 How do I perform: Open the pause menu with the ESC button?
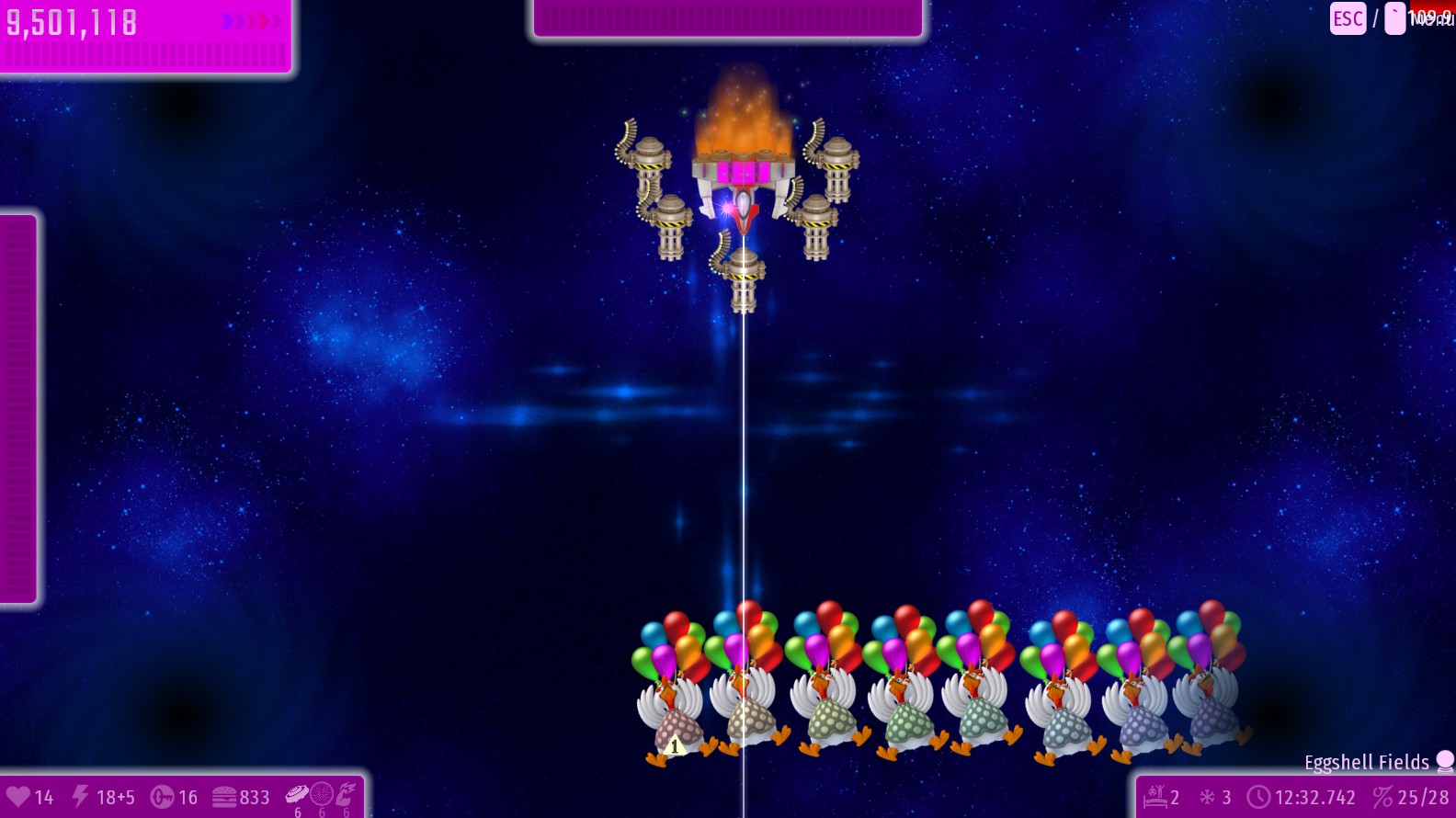tap(1348, 18)
